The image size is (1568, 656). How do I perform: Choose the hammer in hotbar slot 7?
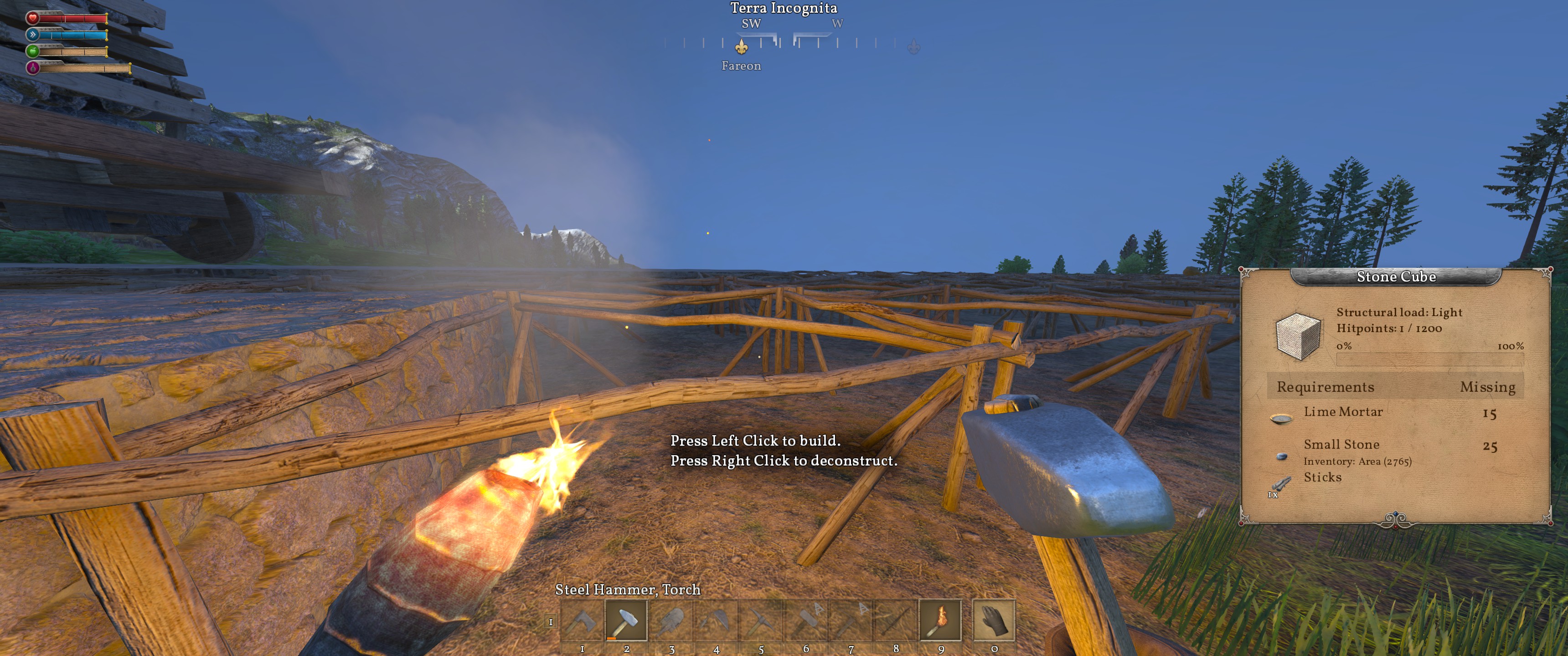[x=851, y=620]
